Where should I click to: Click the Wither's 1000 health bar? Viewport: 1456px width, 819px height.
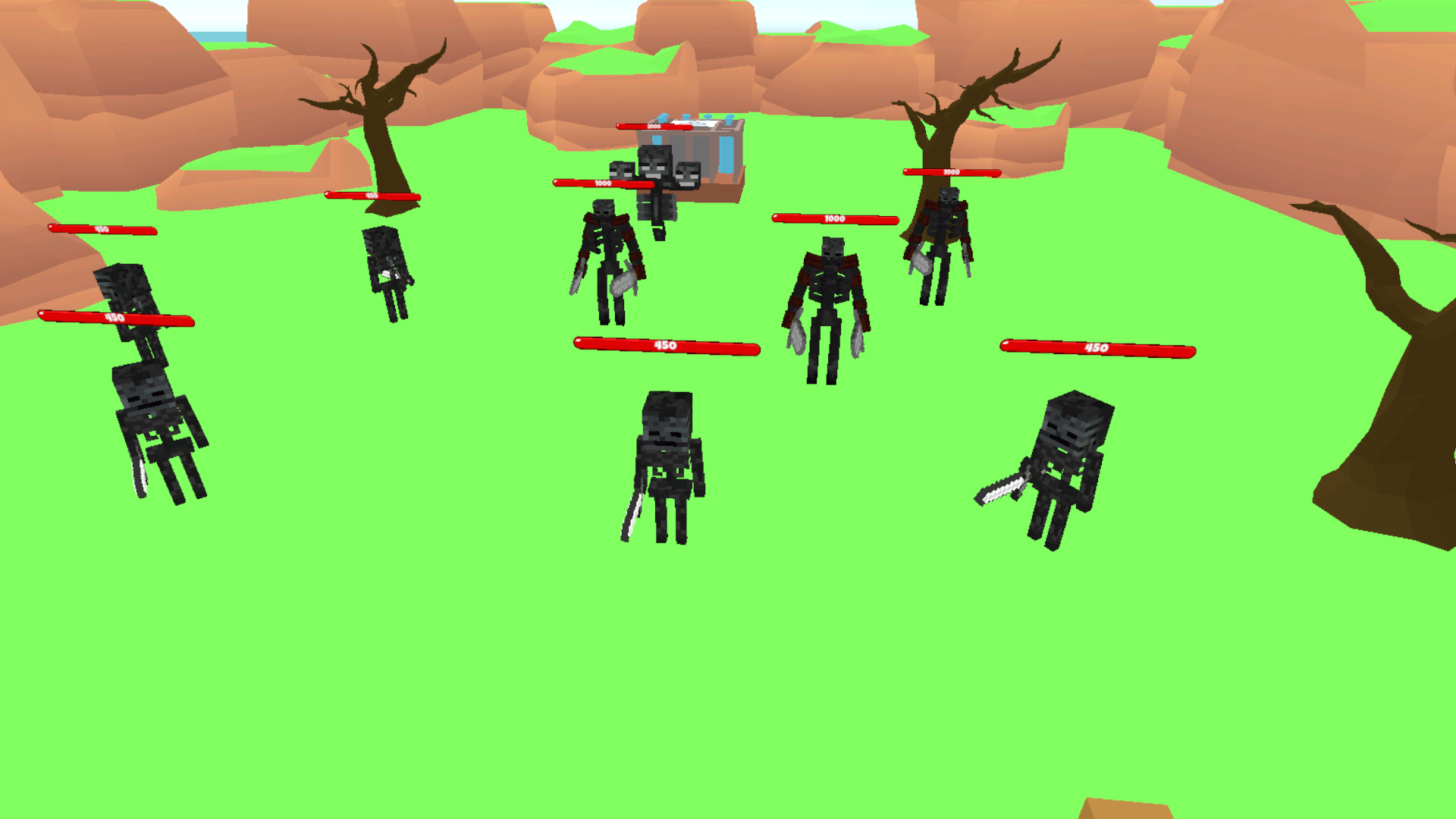tap(601, 182)
